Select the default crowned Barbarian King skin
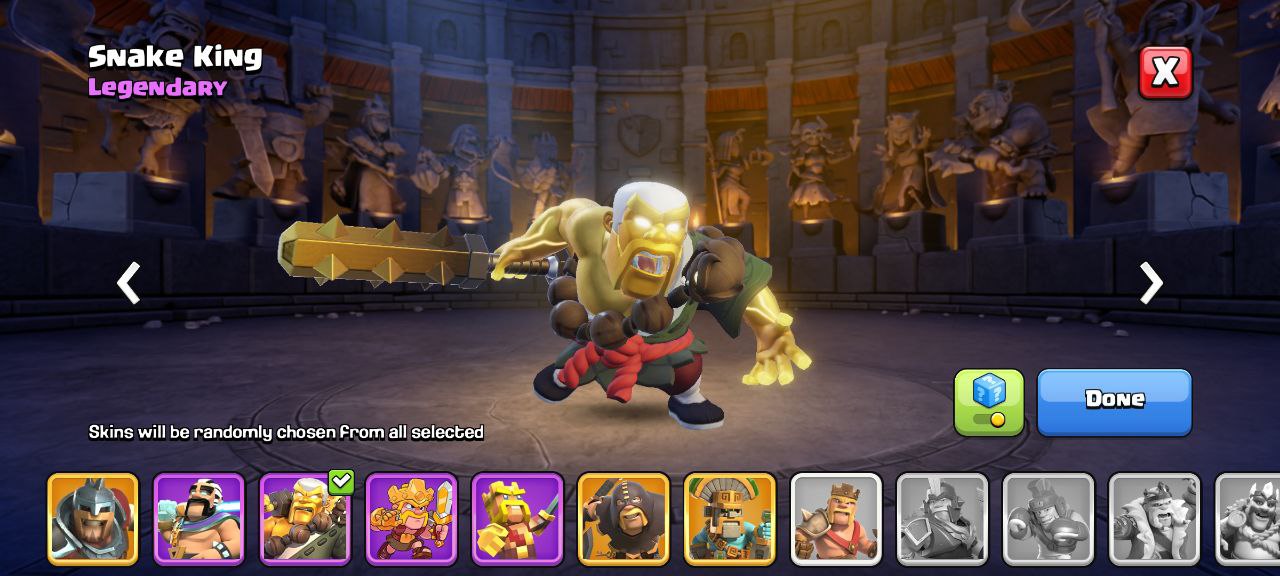 coord(836,519)
